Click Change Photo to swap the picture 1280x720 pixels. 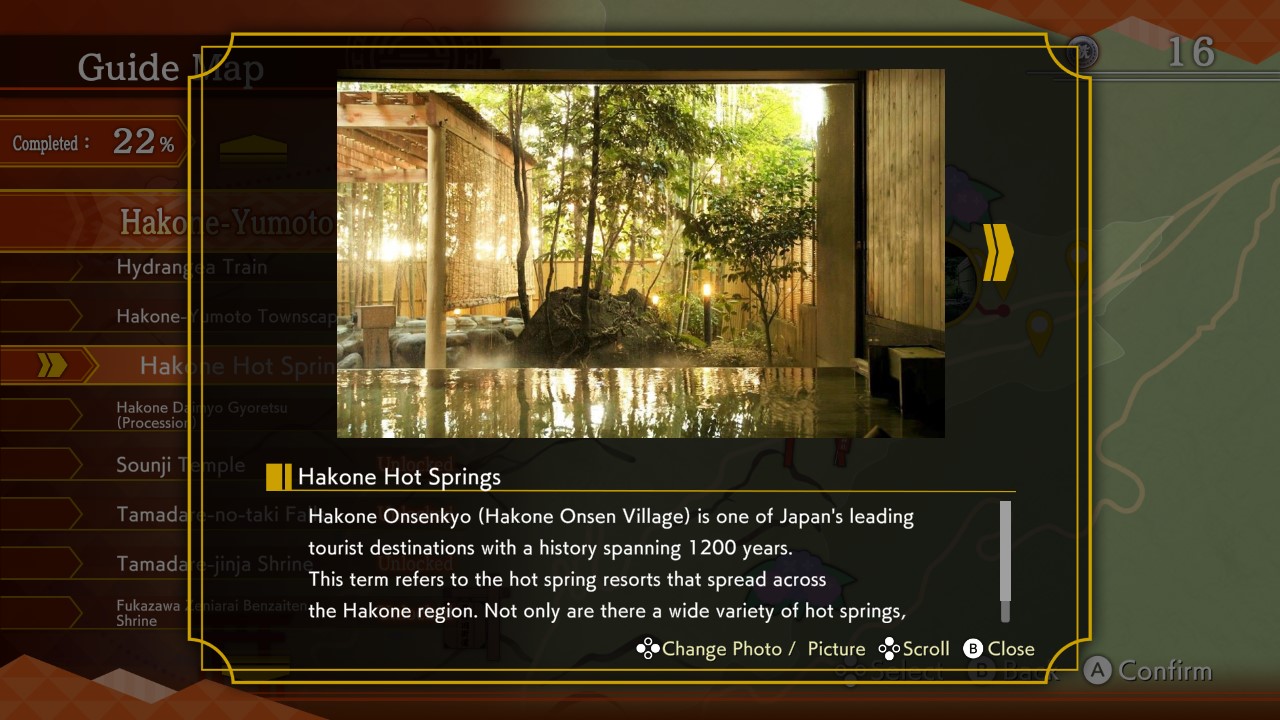[722, 648]
